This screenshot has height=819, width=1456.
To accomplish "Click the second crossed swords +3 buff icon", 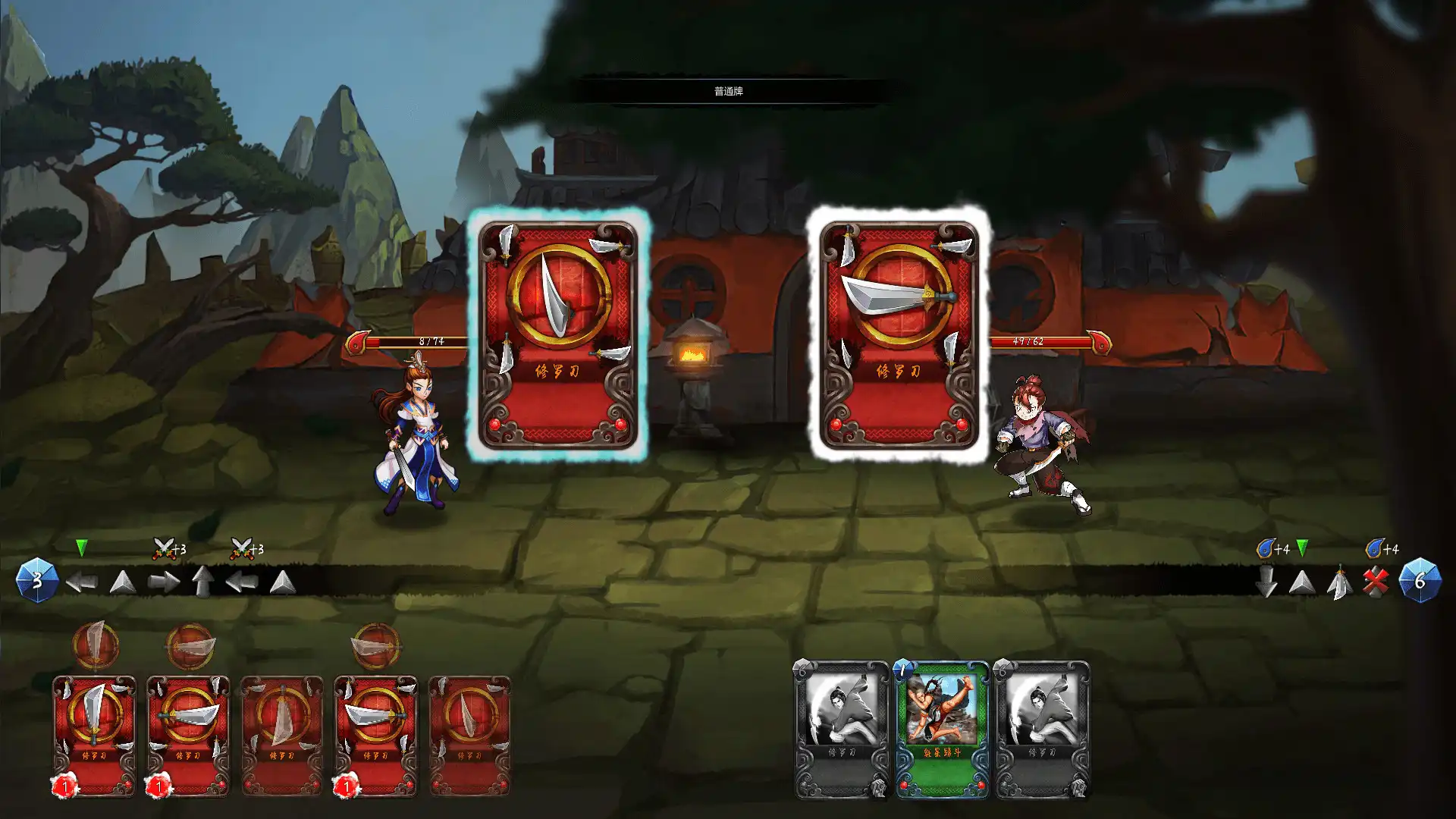I will click(242, 548).
